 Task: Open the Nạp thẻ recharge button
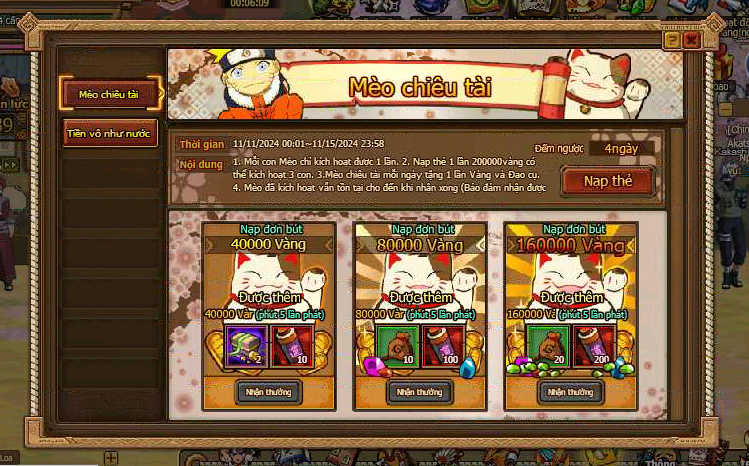tap(607, 181)
